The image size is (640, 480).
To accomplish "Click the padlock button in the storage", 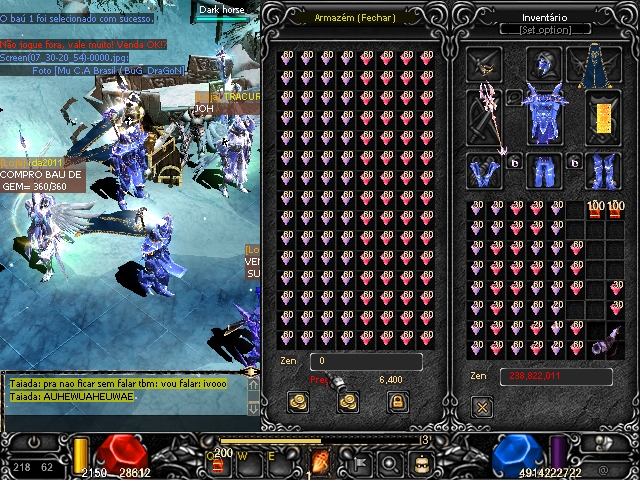I will click(396, 401).
